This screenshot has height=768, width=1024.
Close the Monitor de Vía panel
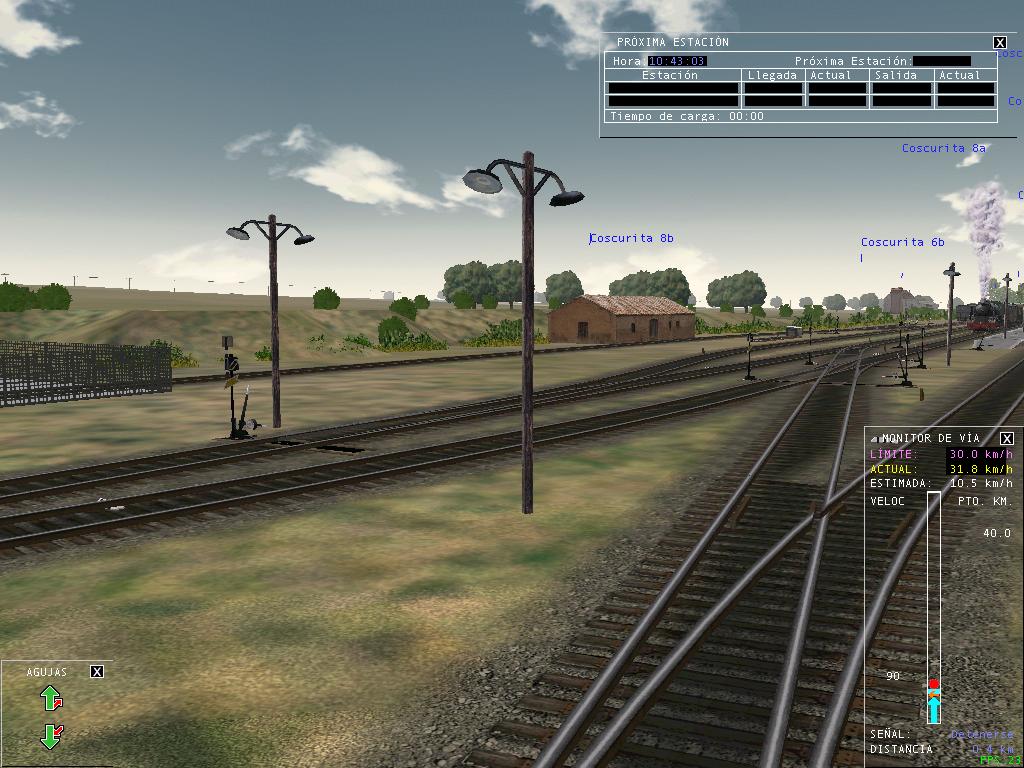pos(1007,438)
